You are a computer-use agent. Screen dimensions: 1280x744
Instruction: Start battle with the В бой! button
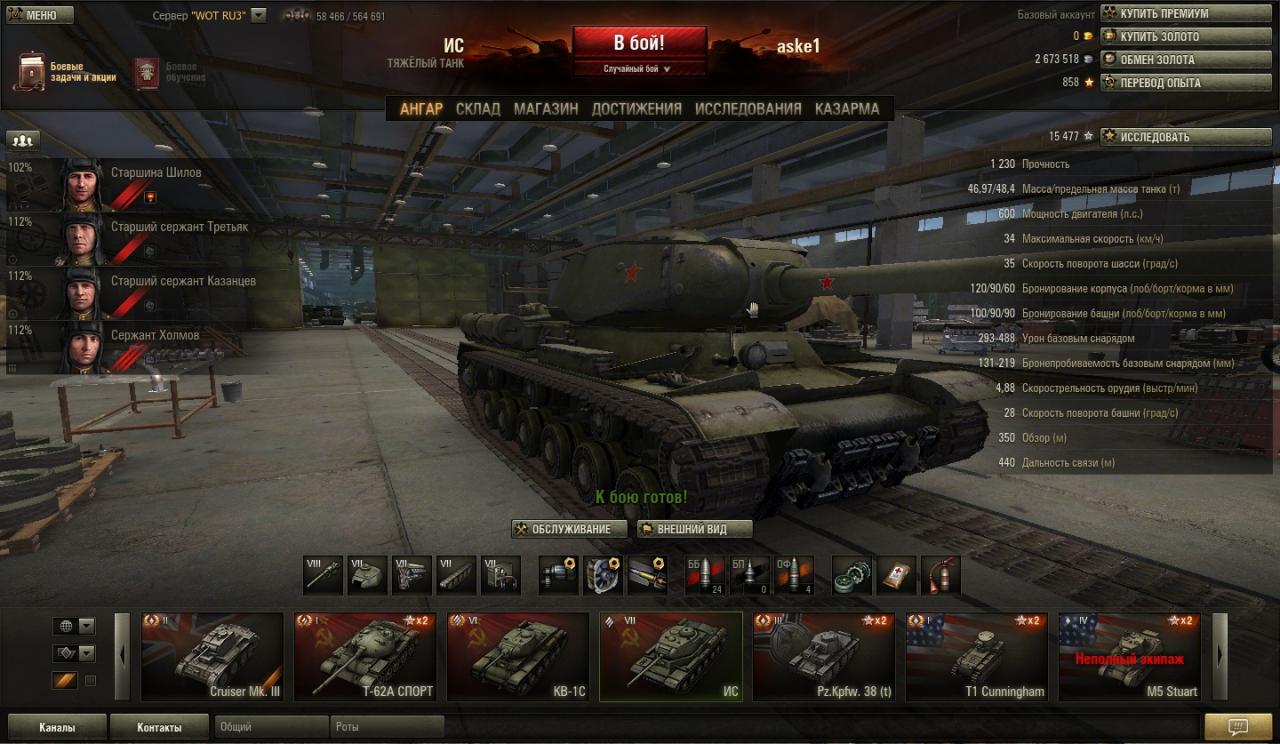(x=639, y=43)
